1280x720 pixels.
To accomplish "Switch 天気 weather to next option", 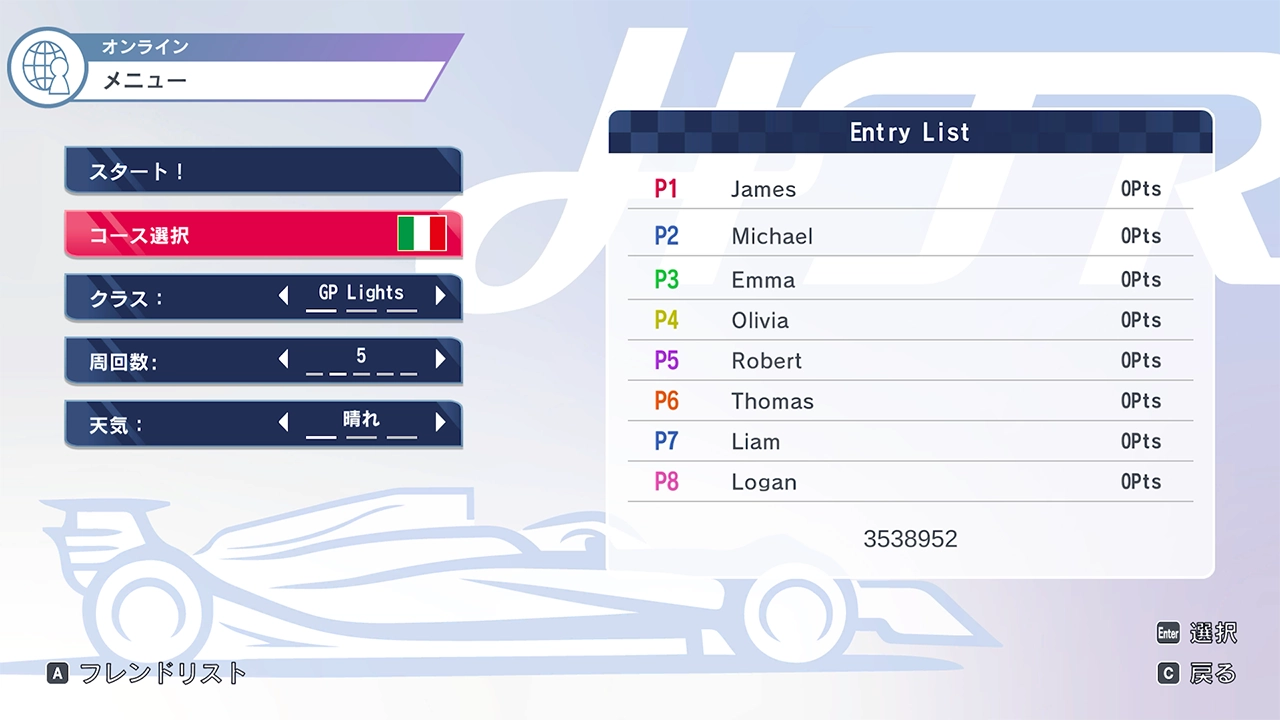I will point(440,423).
